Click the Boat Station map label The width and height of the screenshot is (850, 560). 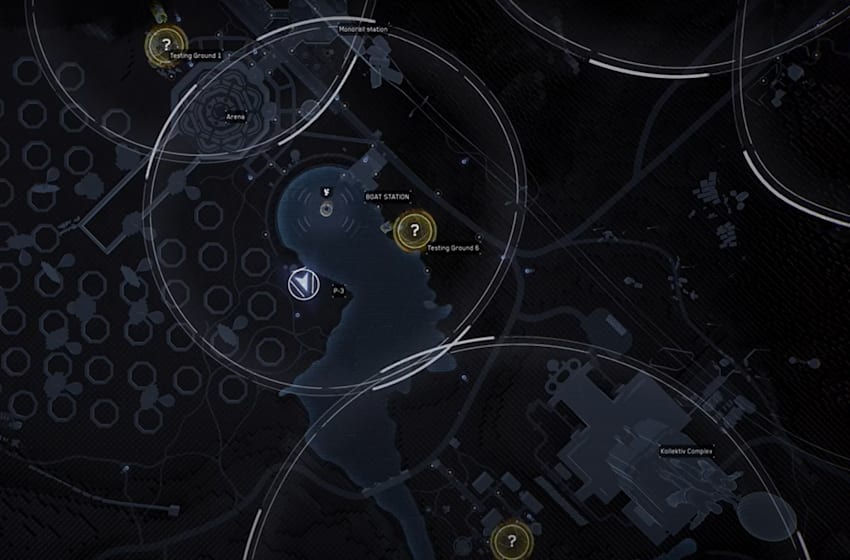point(387,197)
